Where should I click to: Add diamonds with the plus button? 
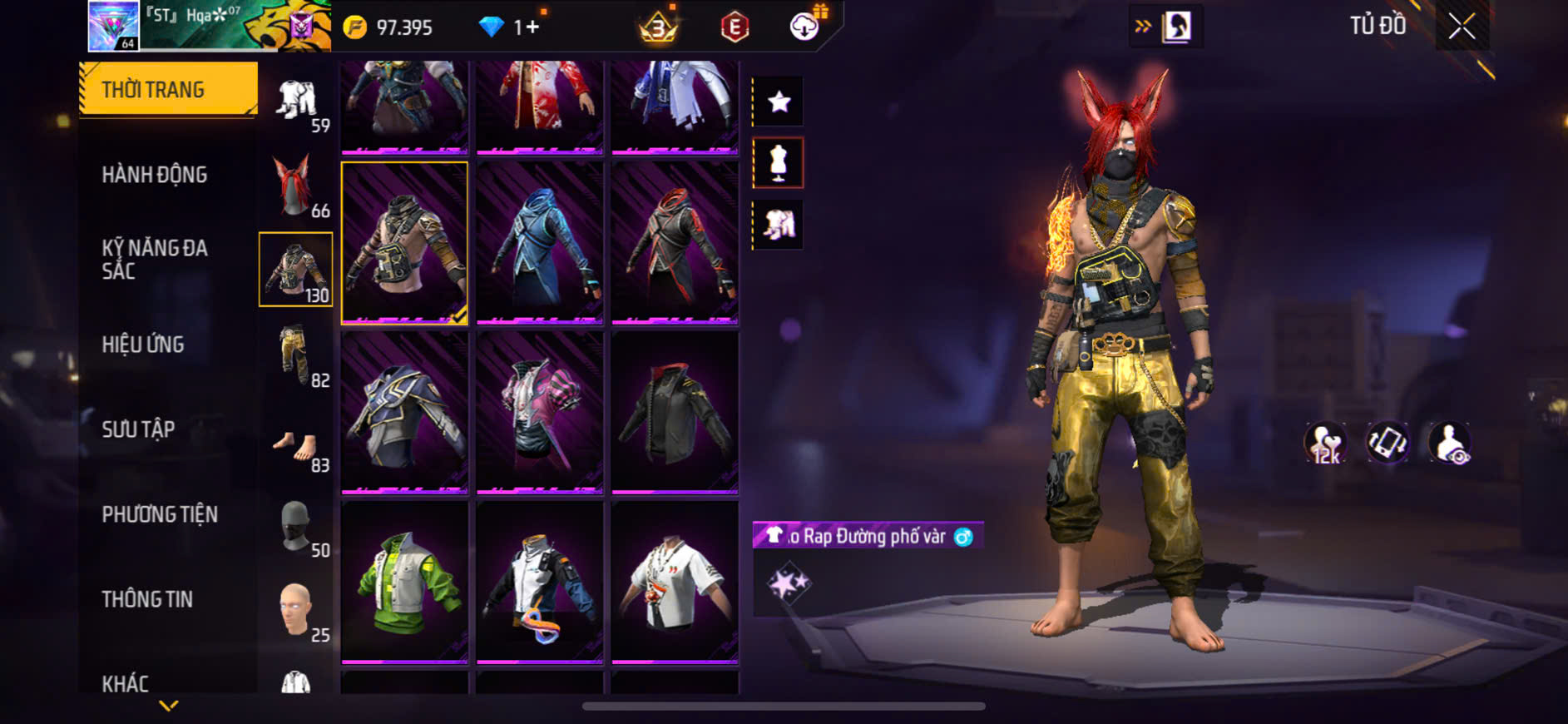tap(532, 27)
